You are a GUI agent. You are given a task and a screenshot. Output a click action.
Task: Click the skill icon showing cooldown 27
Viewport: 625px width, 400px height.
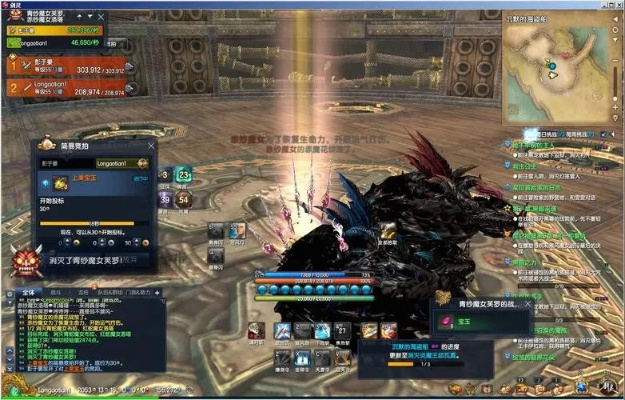point(343,331)
